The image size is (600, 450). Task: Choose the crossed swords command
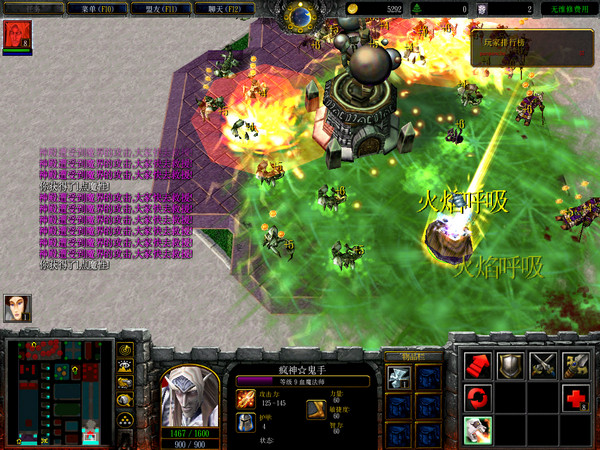[x=543, y=366]
